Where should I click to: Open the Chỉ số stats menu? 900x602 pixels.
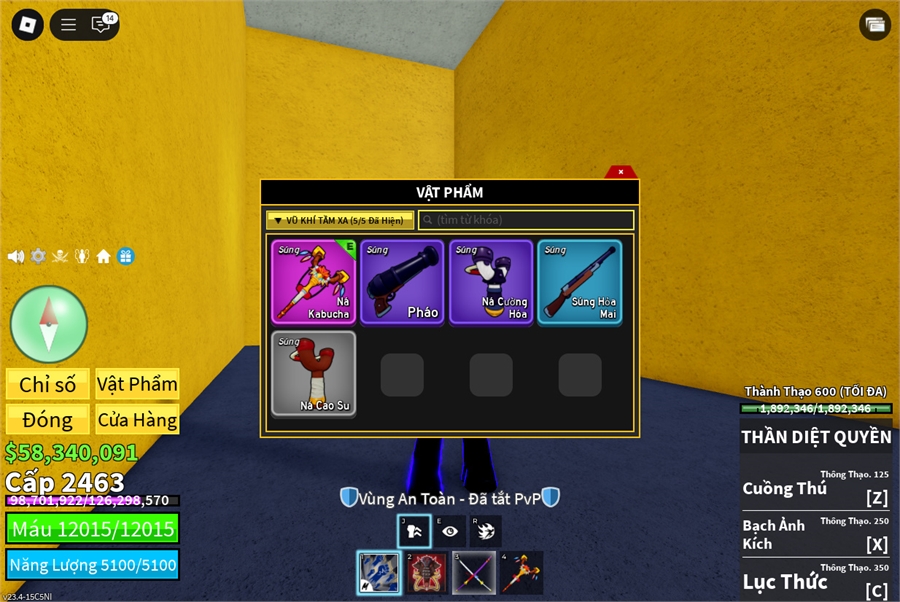pyautogui.click(x=48, y=384)
